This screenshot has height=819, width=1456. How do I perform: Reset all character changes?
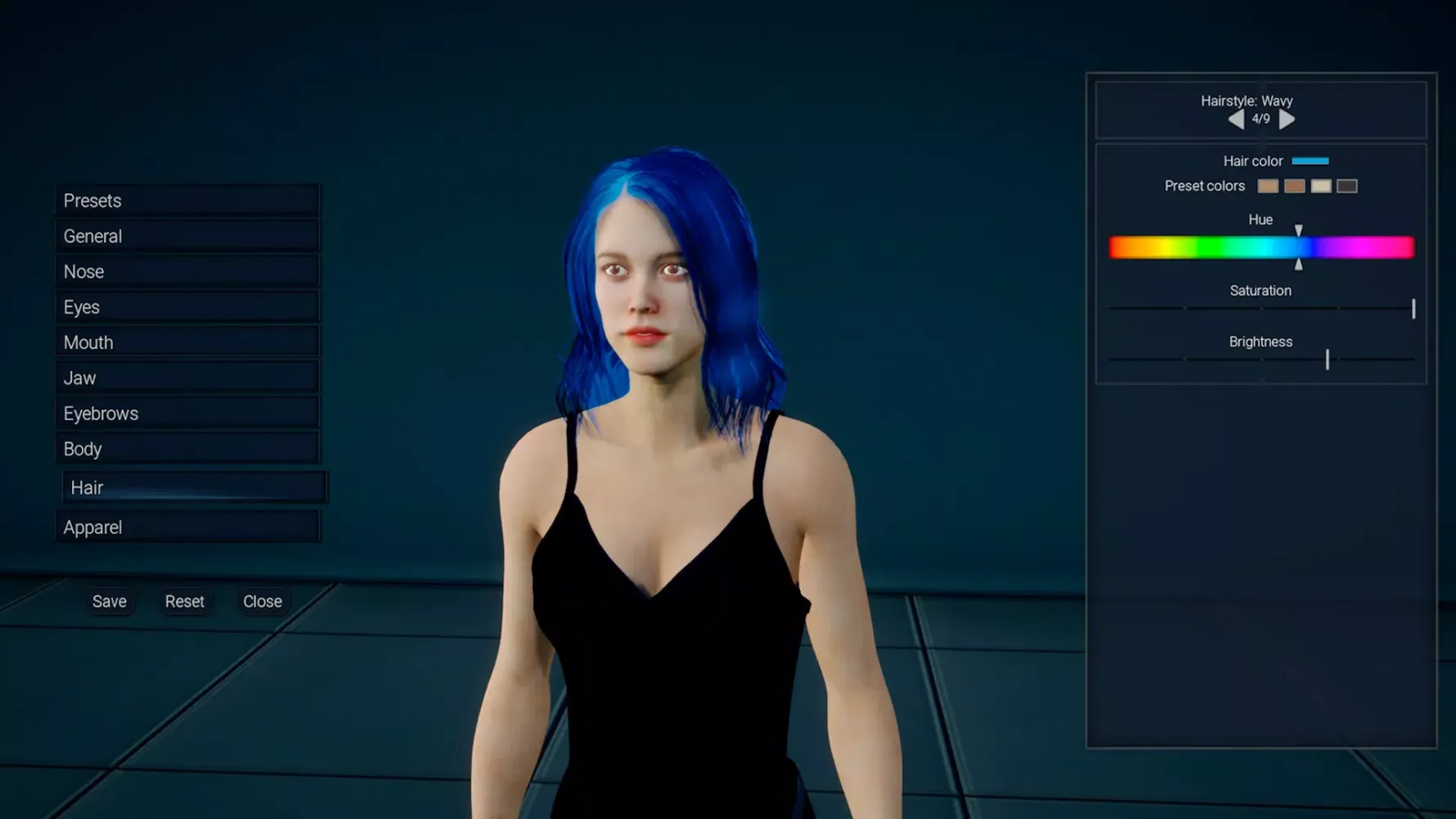click(185, 601)
